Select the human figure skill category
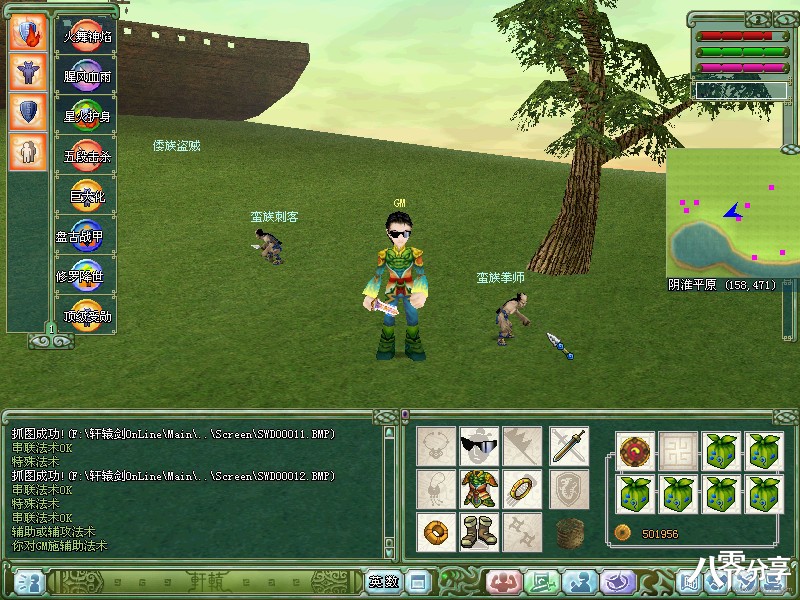Viewport: 800px width, 600px height. (27, 152)
